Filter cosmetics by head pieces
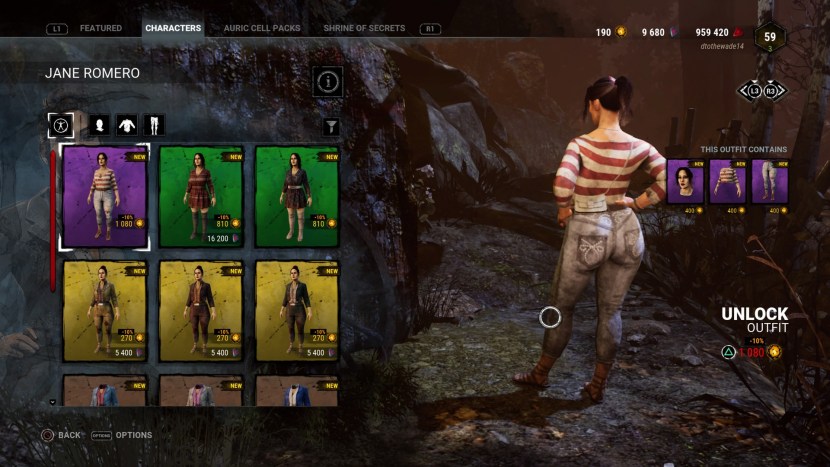Image resolution: width=830 pixels, height=467 pixels. (100, 125)
